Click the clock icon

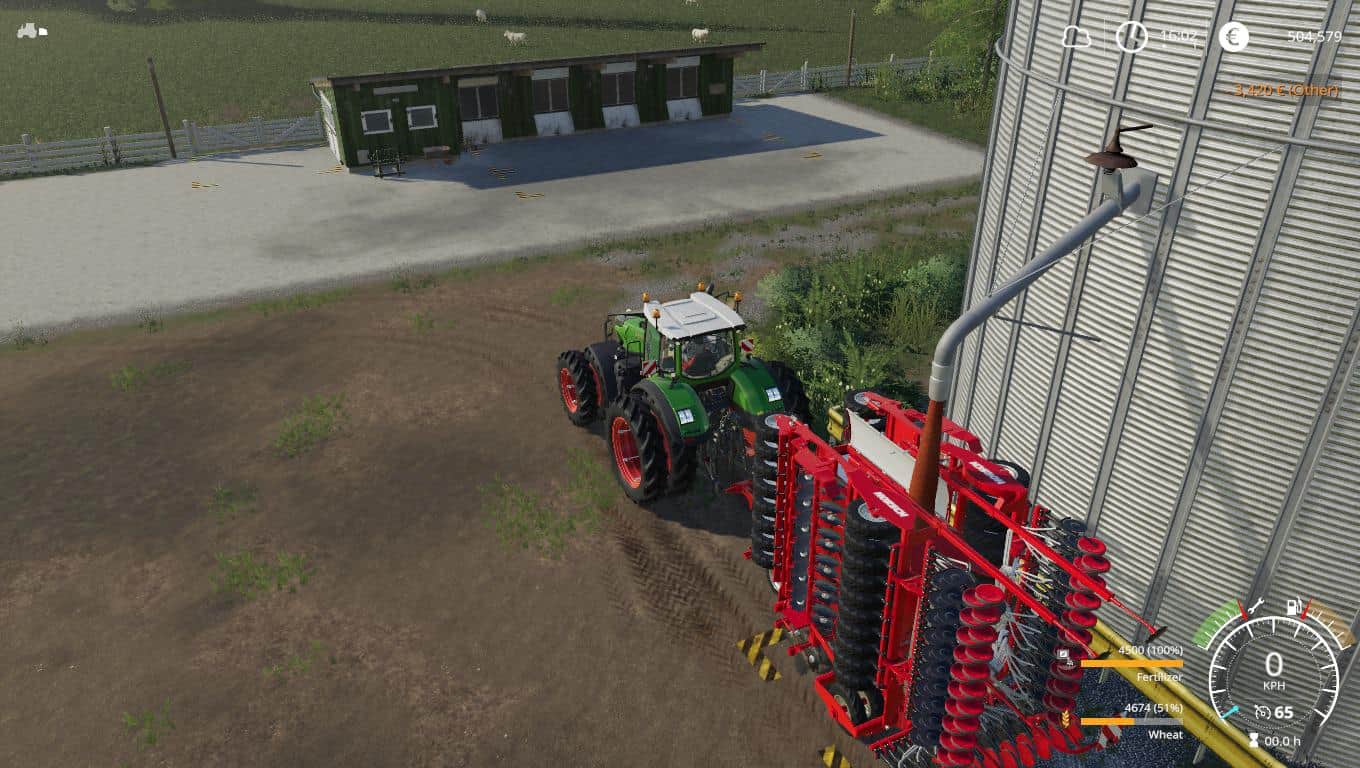[1131, 37]
